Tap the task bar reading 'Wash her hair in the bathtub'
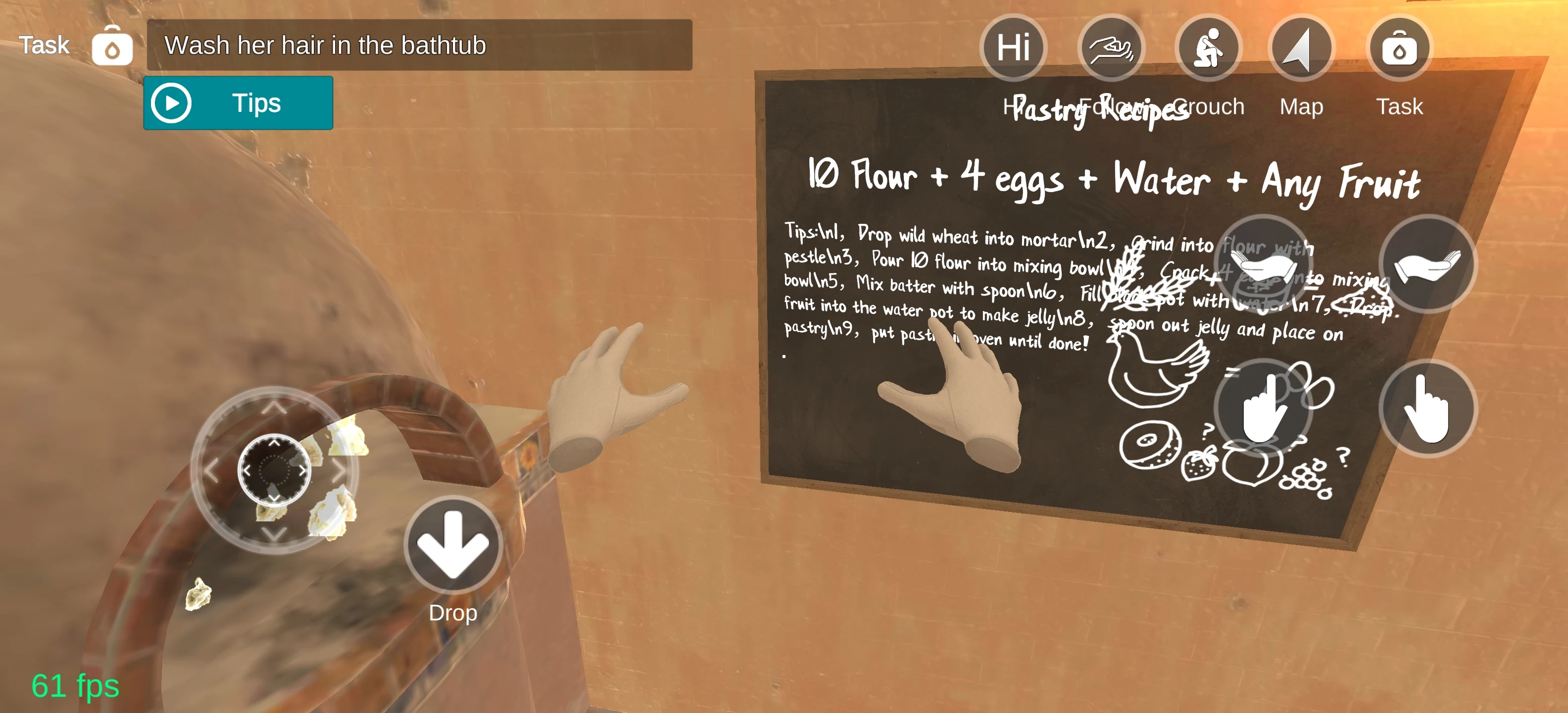 click(x=420, y=45)
